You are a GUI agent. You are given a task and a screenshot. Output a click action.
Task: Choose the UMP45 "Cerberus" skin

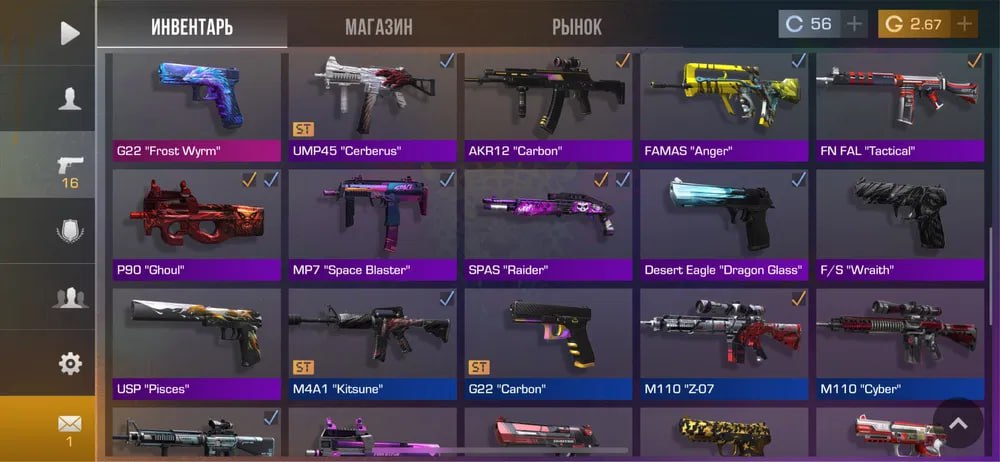[373, 107]
